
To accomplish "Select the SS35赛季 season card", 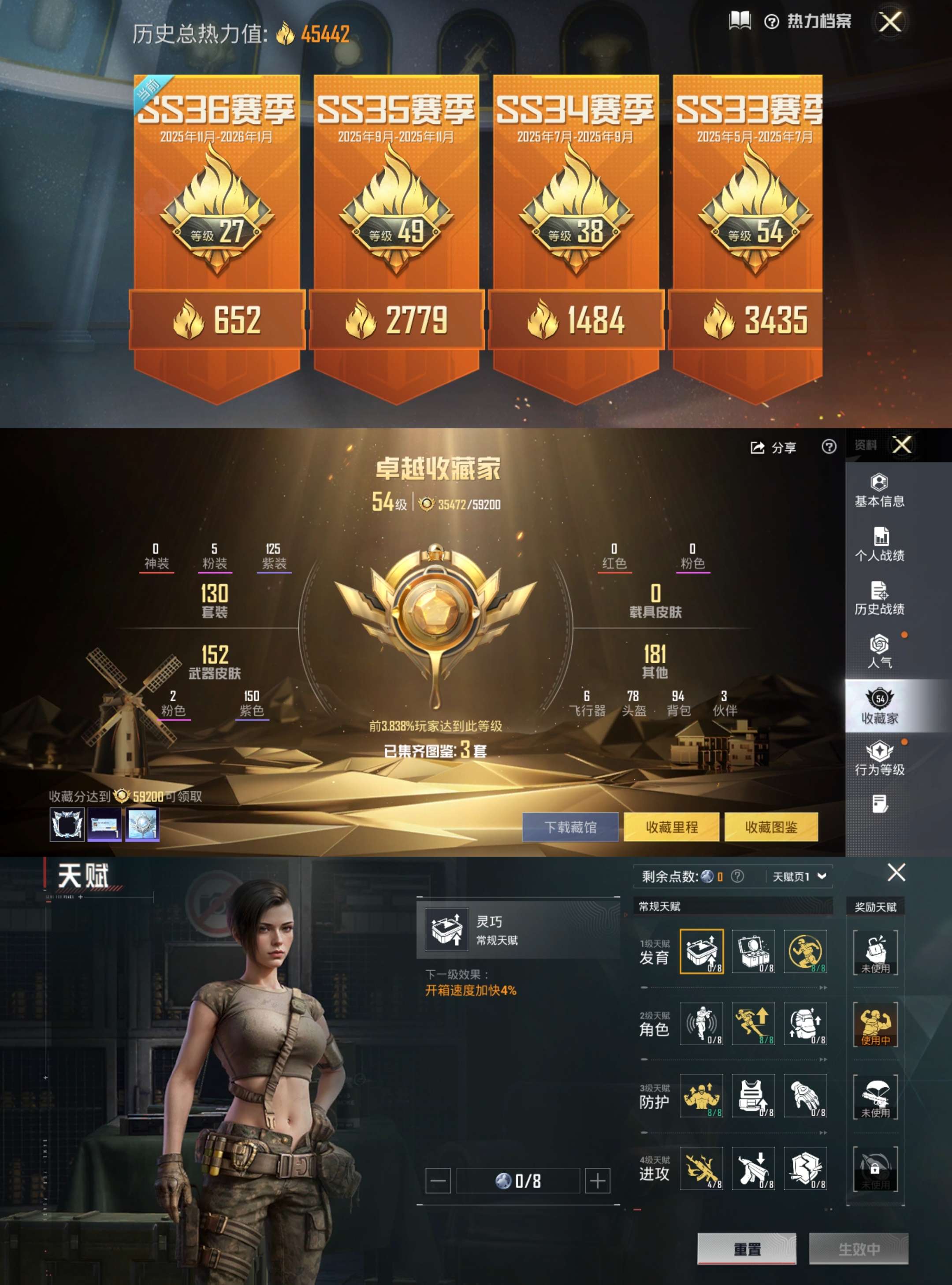I will [396, 230].
